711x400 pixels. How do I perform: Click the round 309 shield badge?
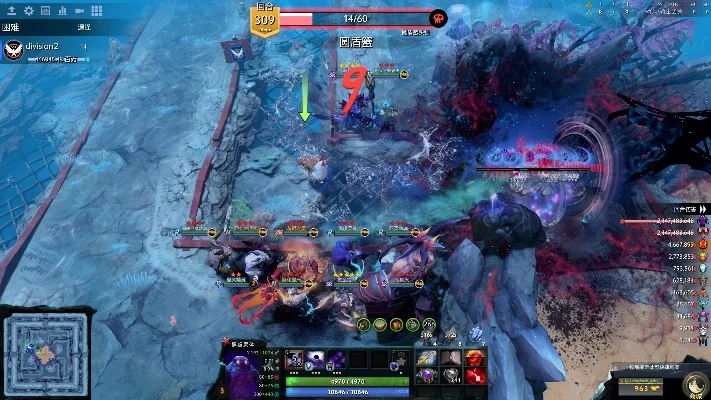click(x=265, y=18)
